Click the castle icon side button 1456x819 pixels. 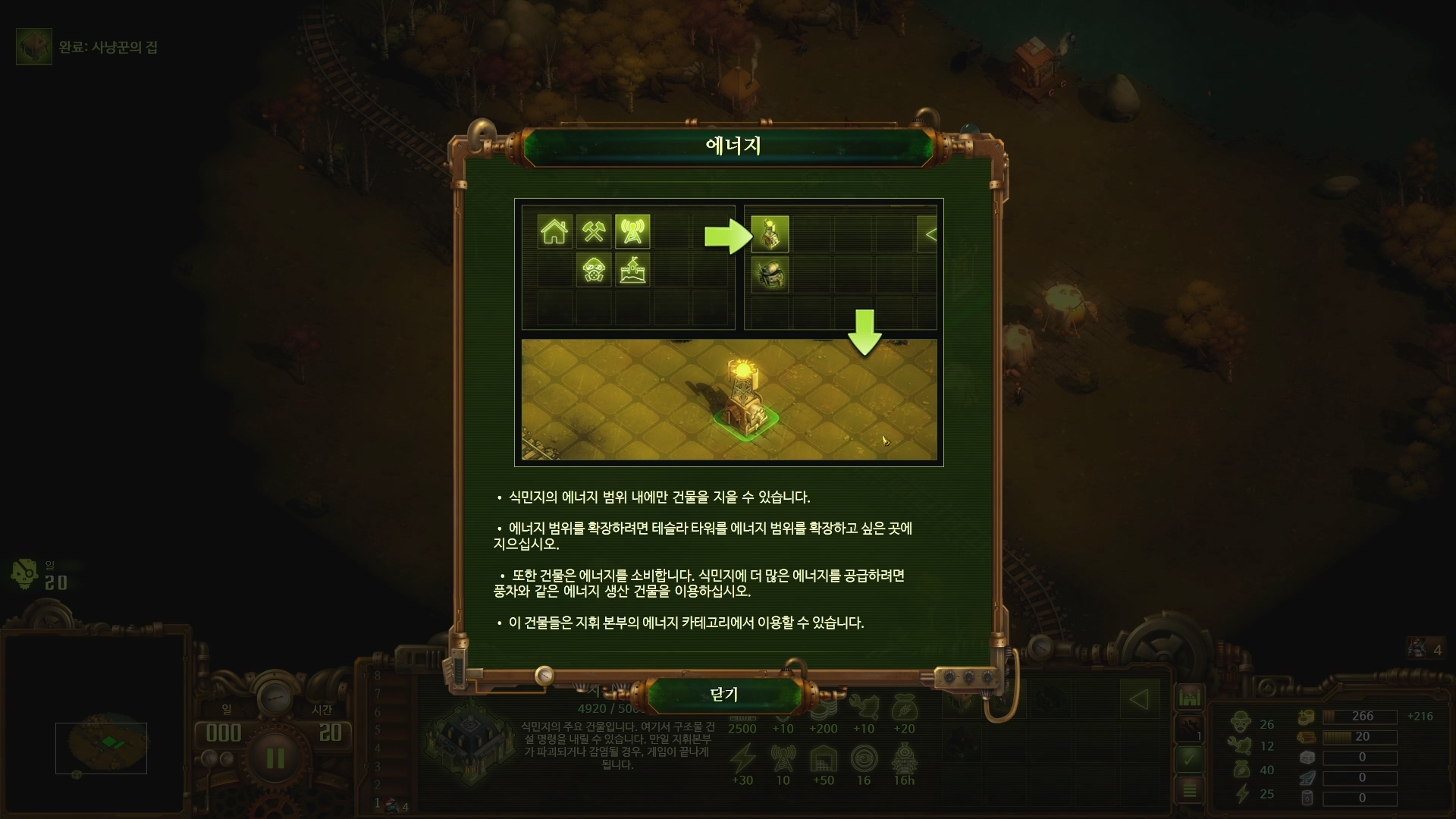pyautogui.click(x=1189, y=696)
